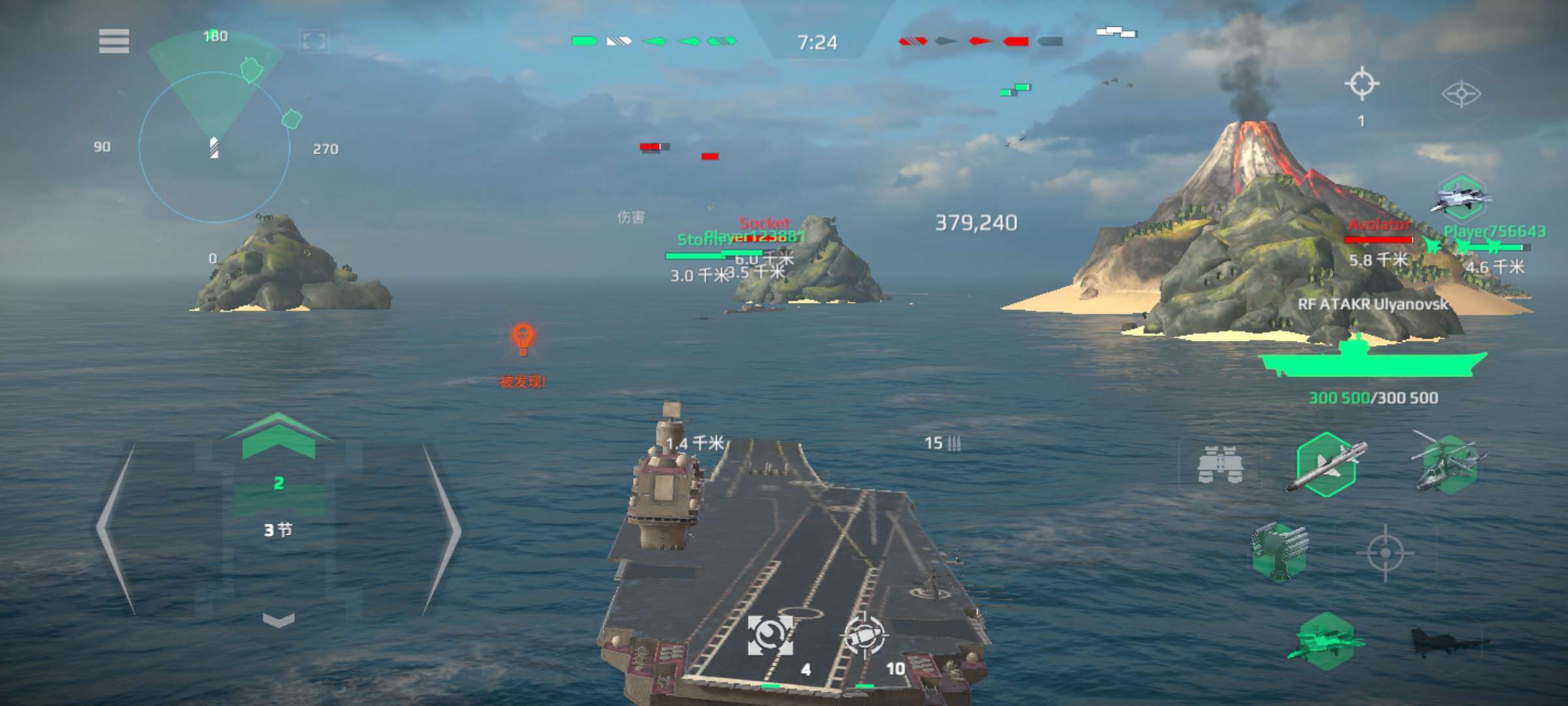The height and width of the screenshot is (706, 1568).
Task: Open the hamburger menu
Action: [114, 41]
